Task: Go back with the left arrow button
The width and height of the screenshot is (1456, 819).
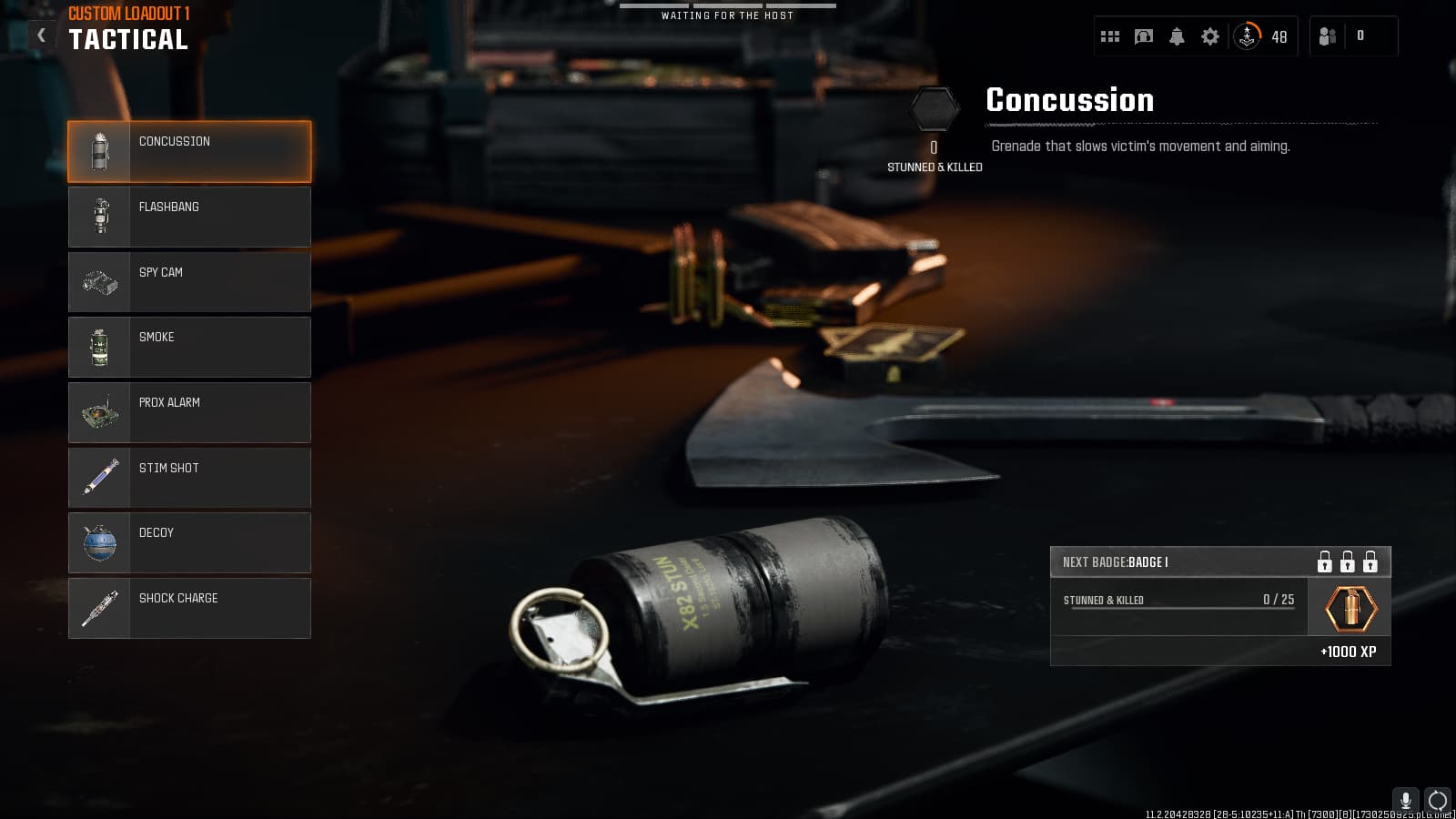Action: (x=41, y=35)
